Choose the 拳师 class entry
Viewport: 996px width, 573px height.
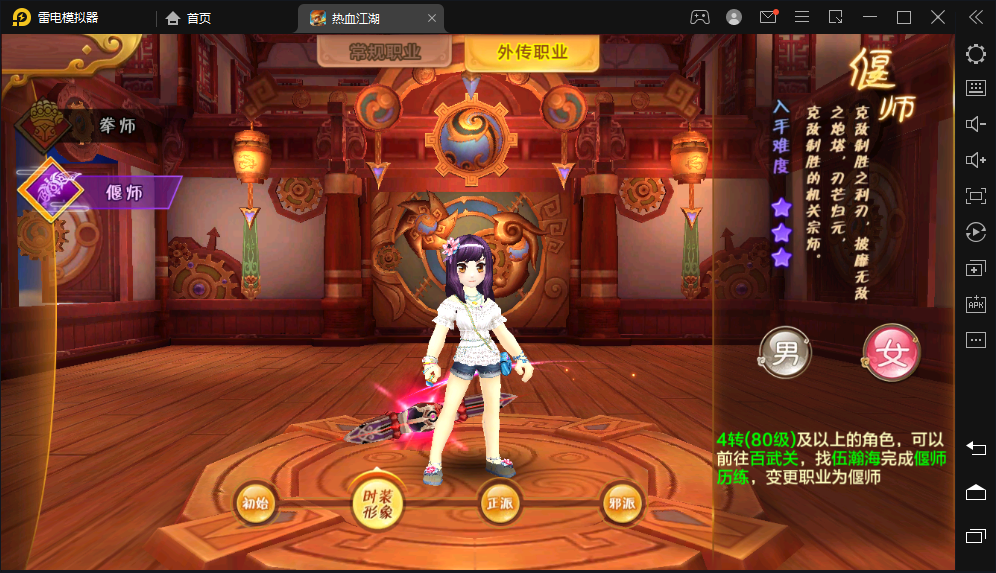click(118, 125)
